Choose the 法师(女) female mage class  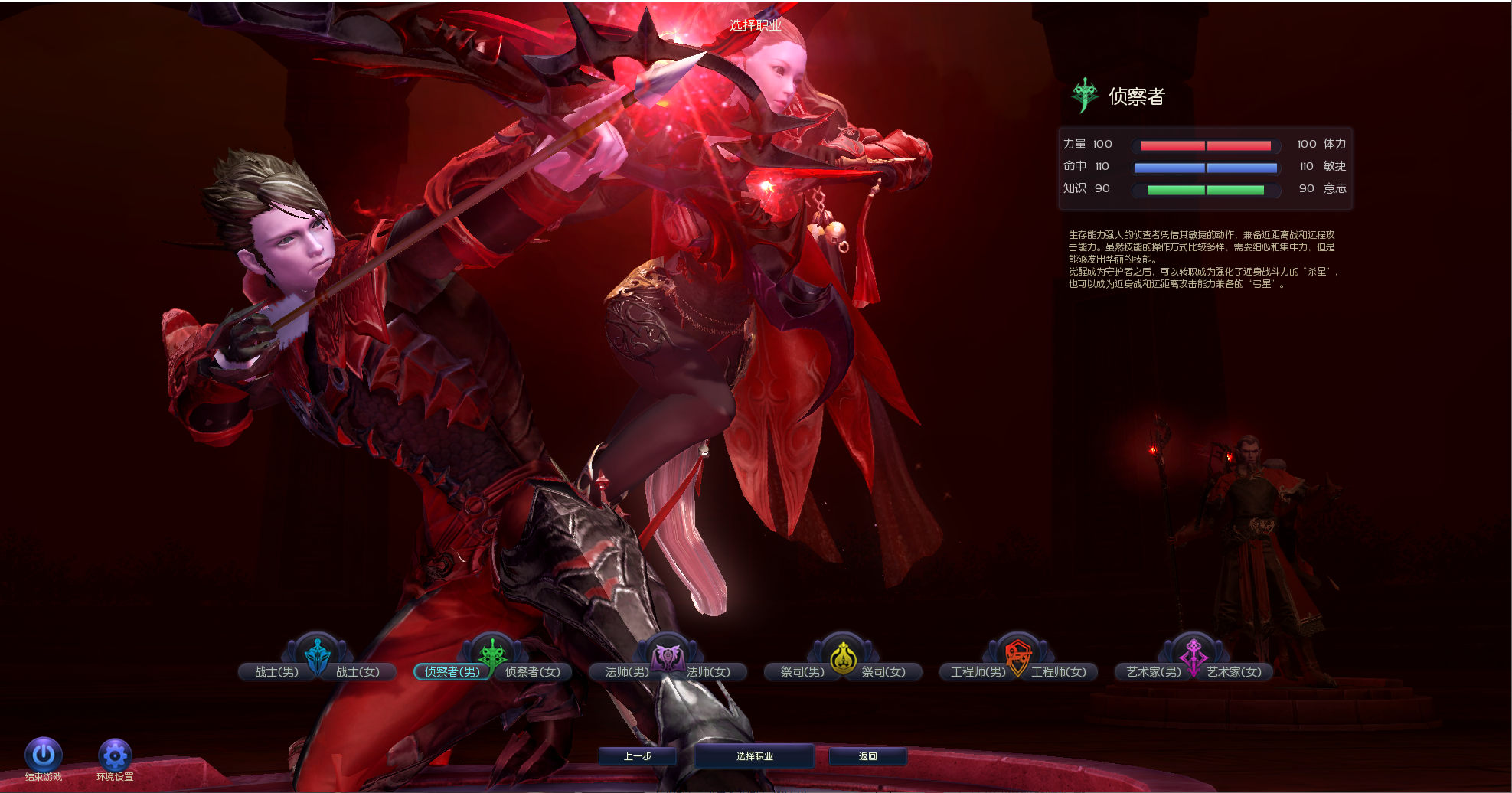pos(709,672)
